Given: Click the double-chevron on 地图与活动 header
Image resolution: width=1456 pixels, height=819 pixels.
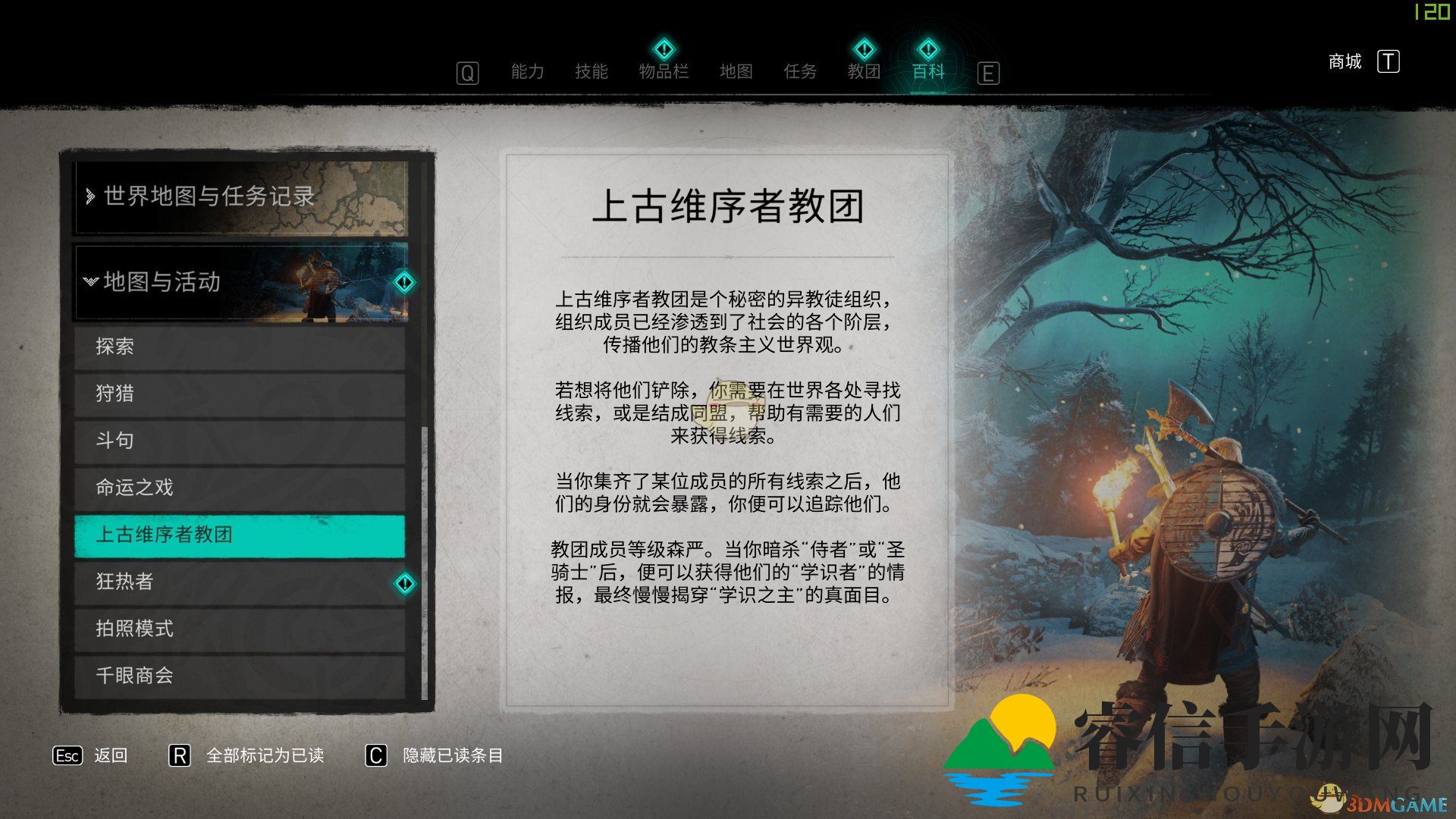Looking at the screenshot, I should pyautogui.click(x=91, y=281).
